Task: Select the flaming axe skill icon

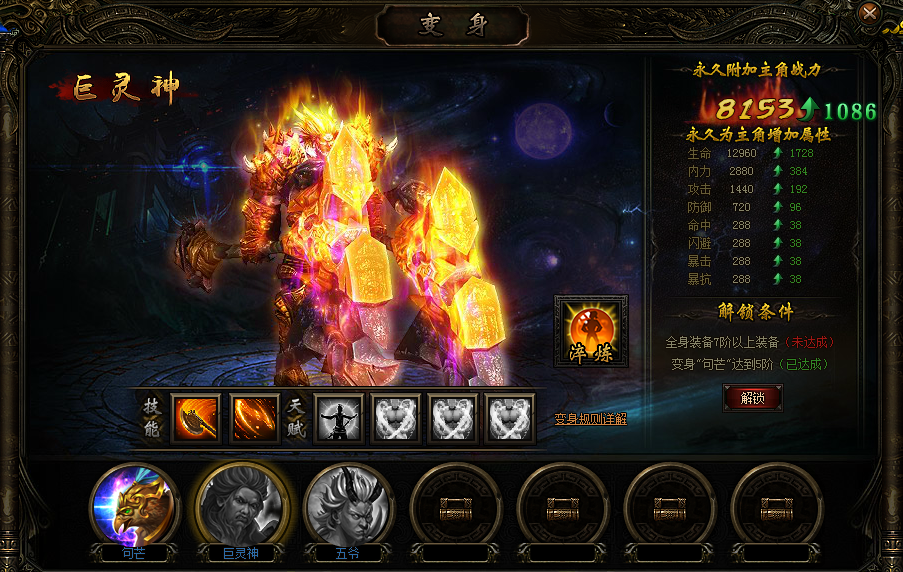Action: click(195, 417)
